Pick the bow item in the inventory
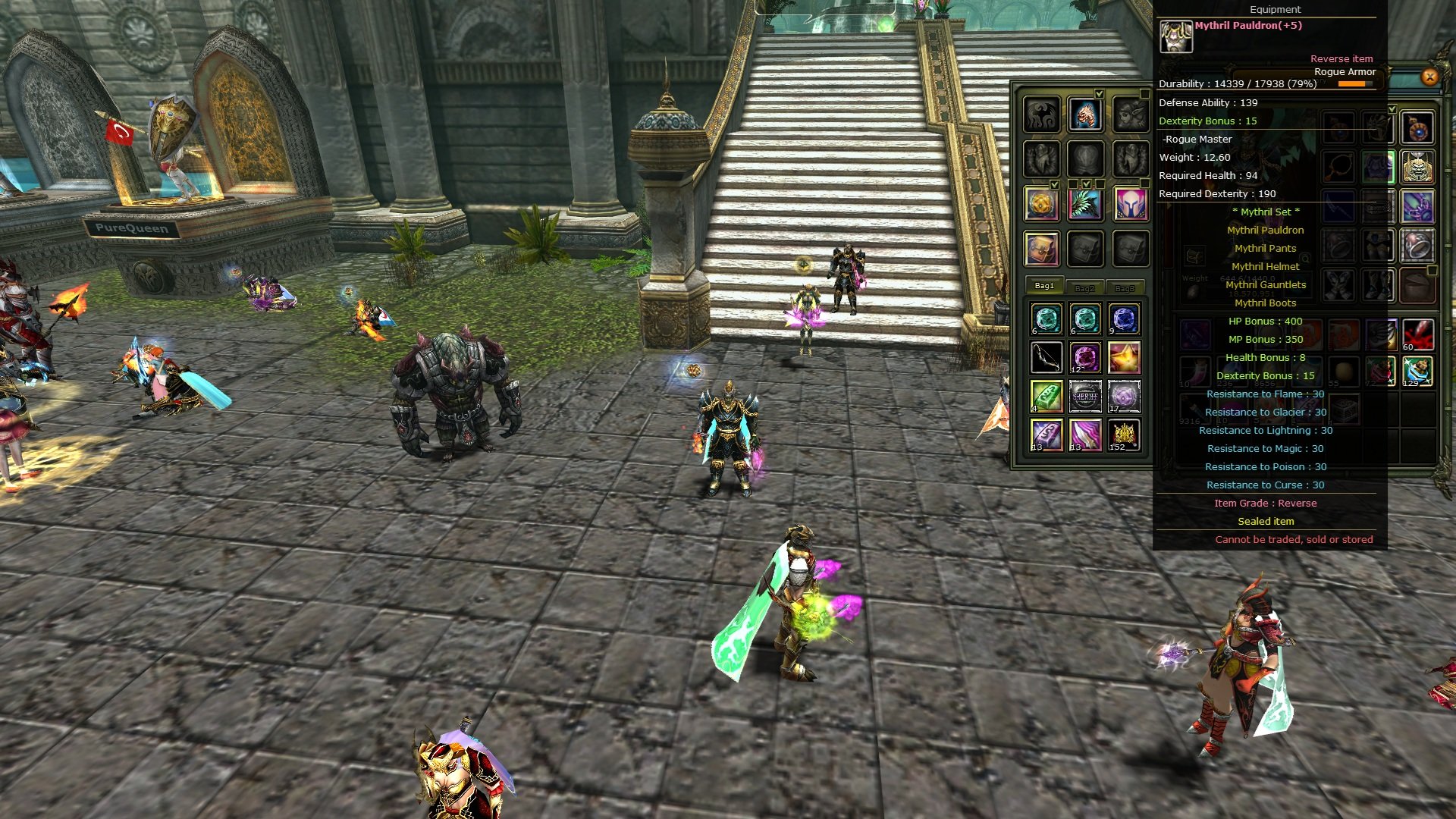The height and width of the screenshot is (819, 1456). (x=1046, y=356)
